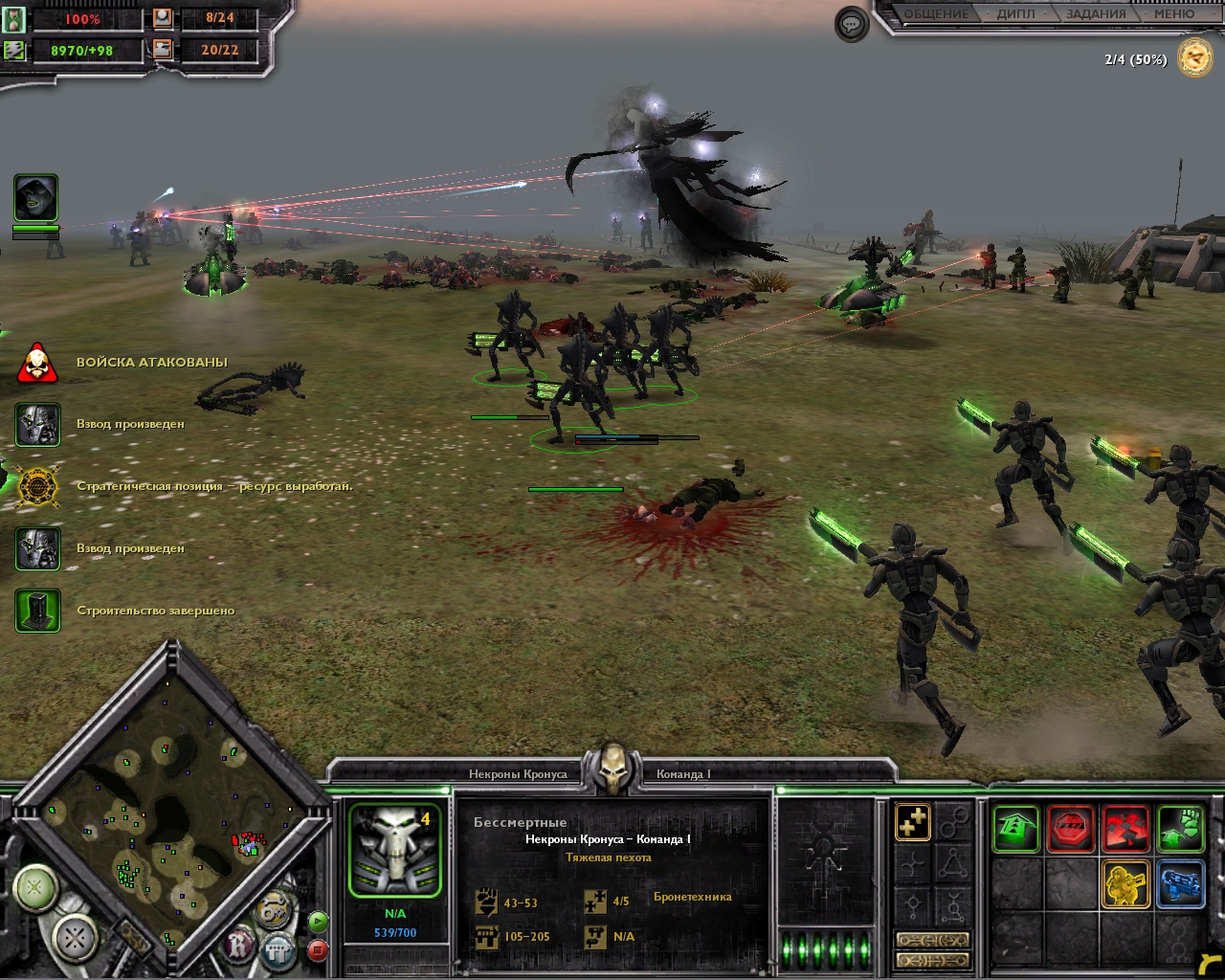Open the ЗАДАНИЯ objectives panel
Viewport: 1225px width, 980px height.
tap(1095, 14)
